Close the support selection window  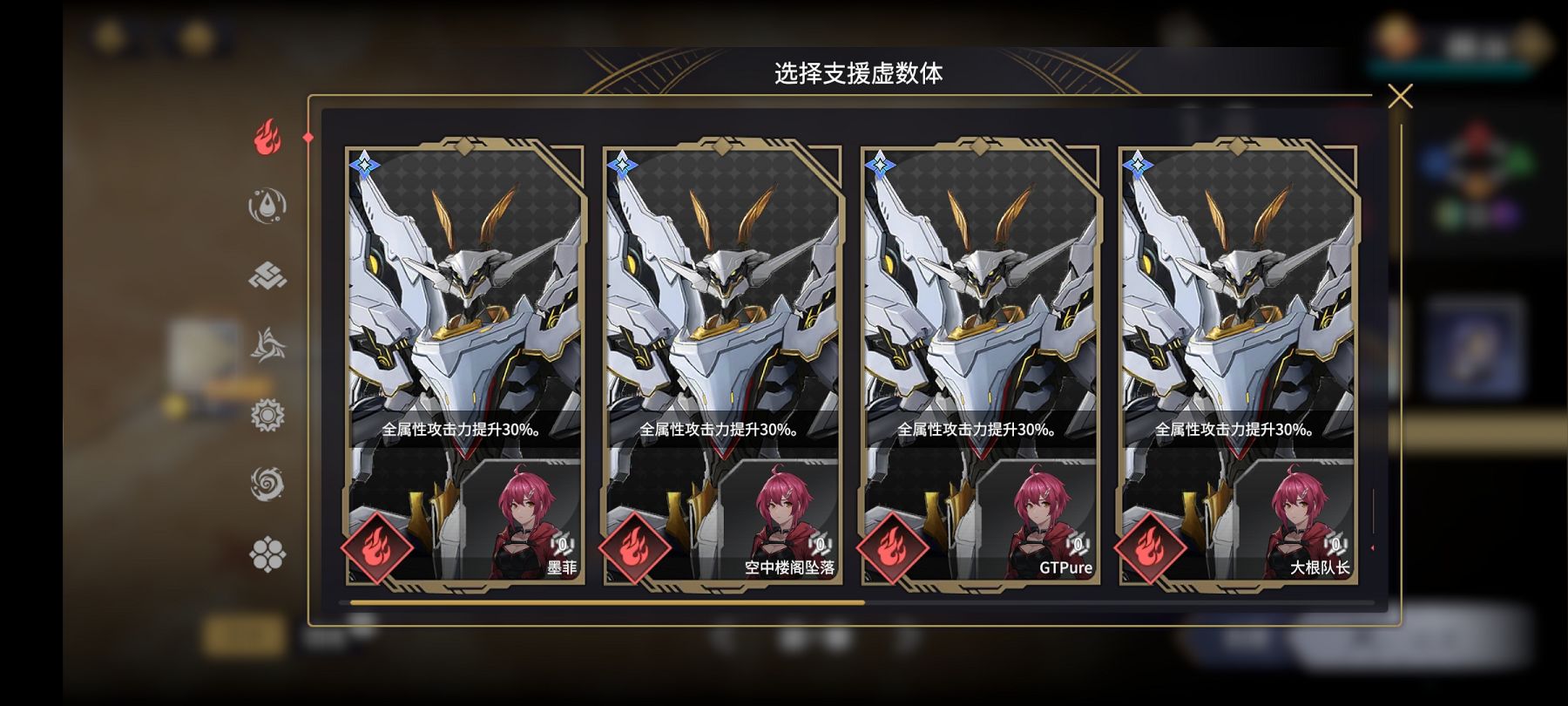point(1399,96)
